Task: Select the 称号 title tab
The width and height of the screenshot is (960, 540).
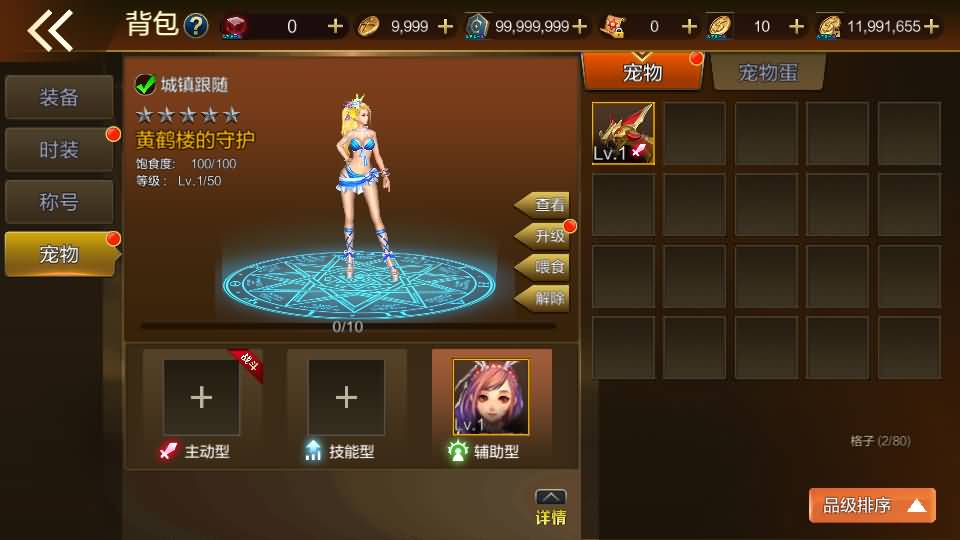Action: coord(59,202)
